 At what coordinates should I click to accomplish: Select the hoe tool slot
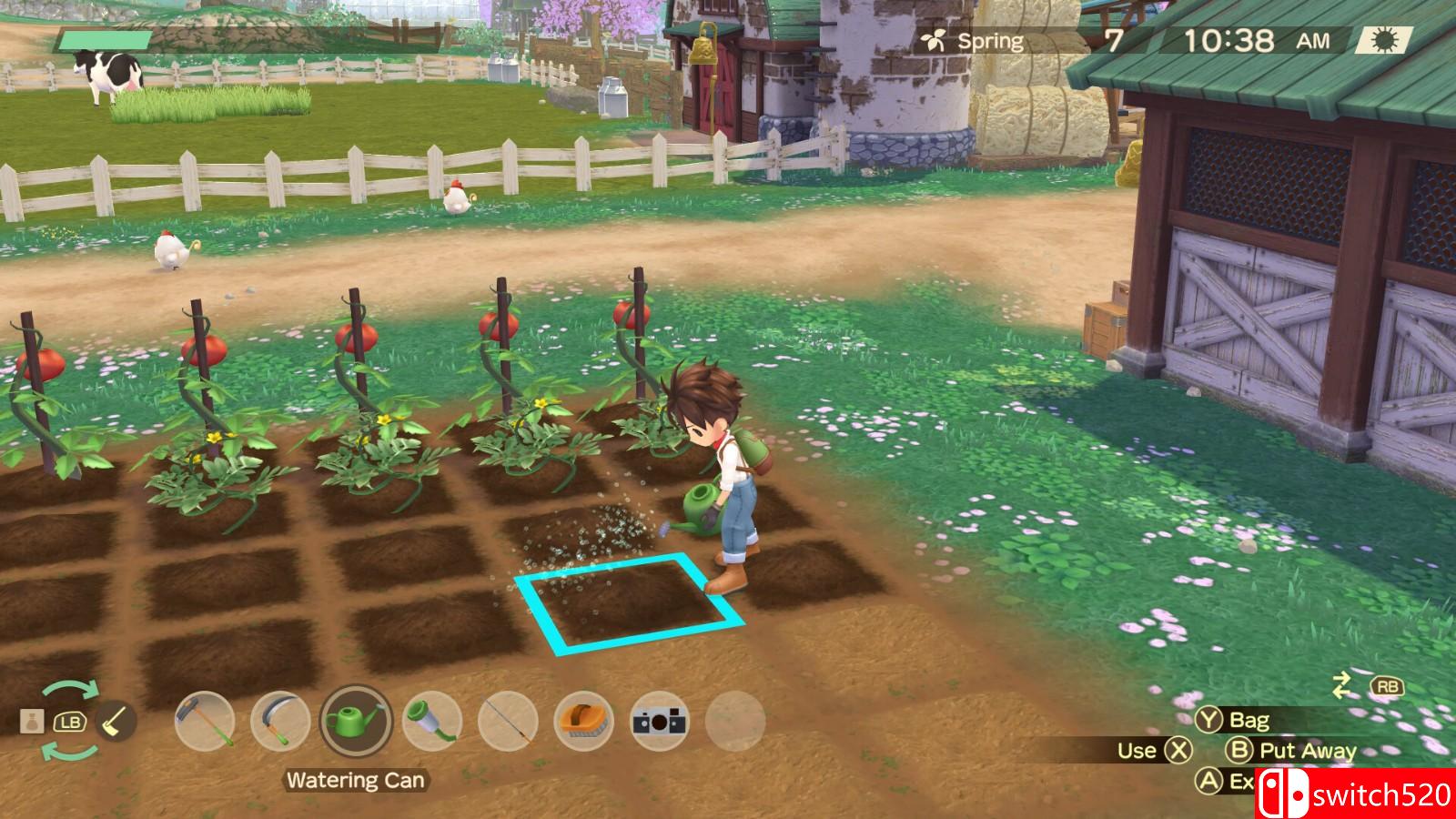pyautogui.click(x=205, y=722)
